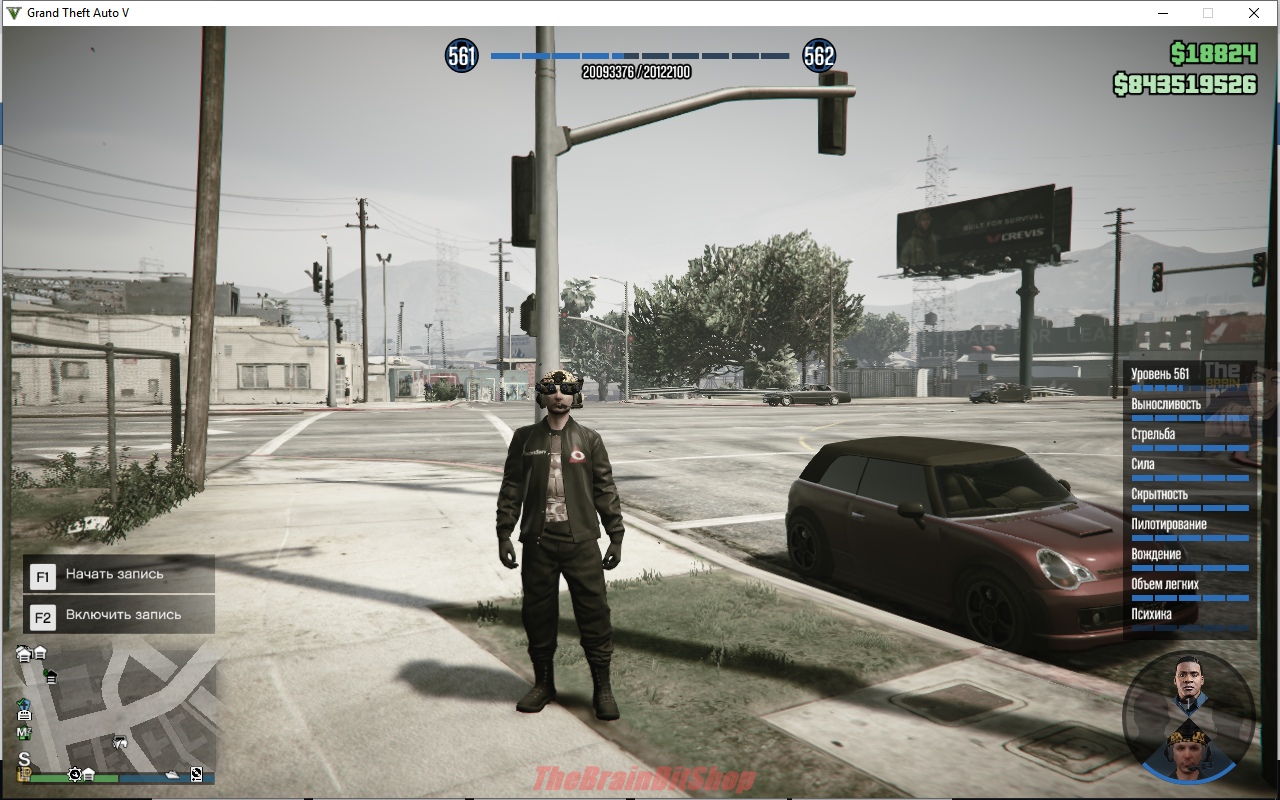Select Franklin's portrait in the character wheel
This screenshot has height=800, width=1280.
click(1188, 681)
